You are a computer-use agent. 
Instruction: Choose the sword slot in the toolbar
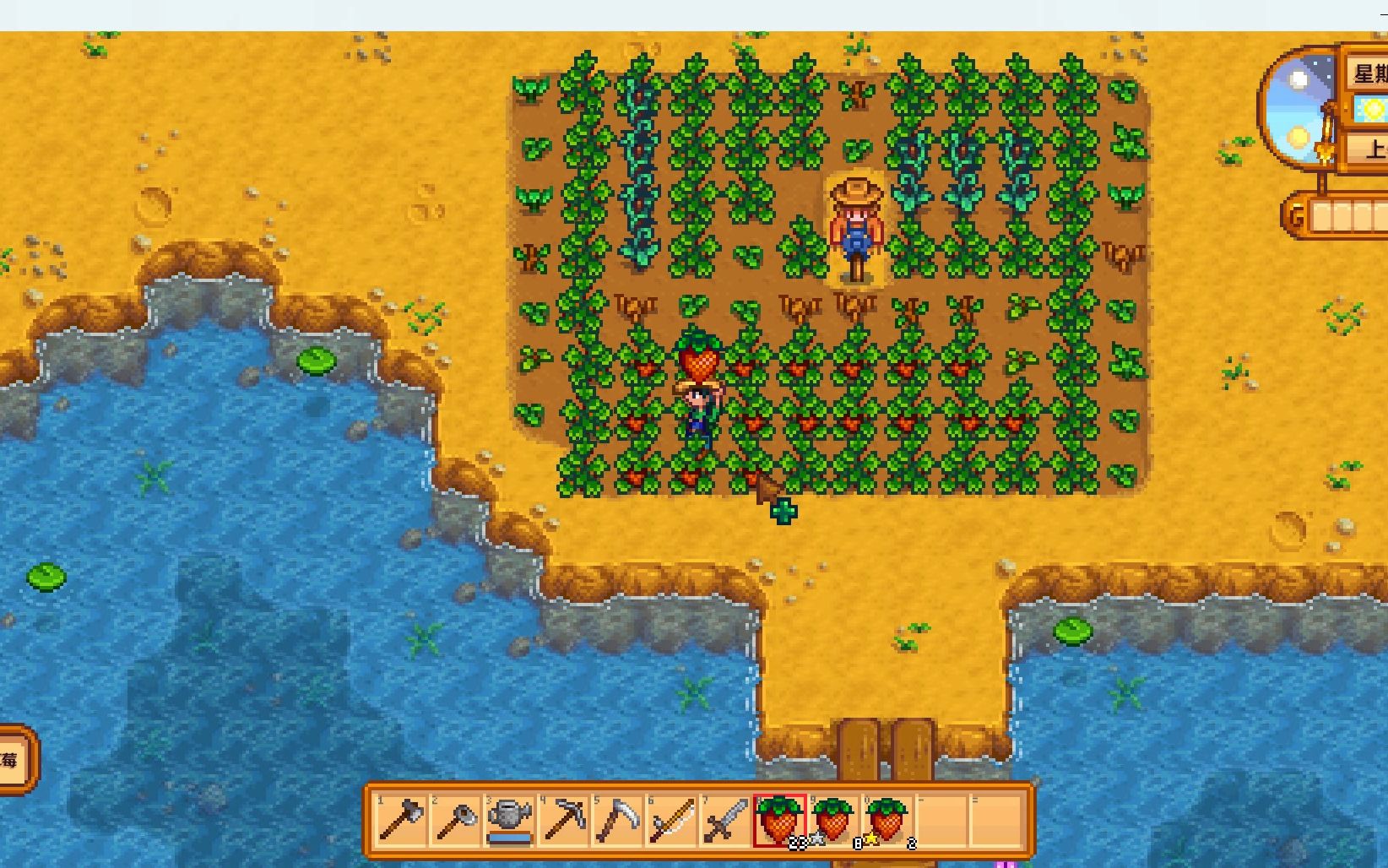click(725, 819)
